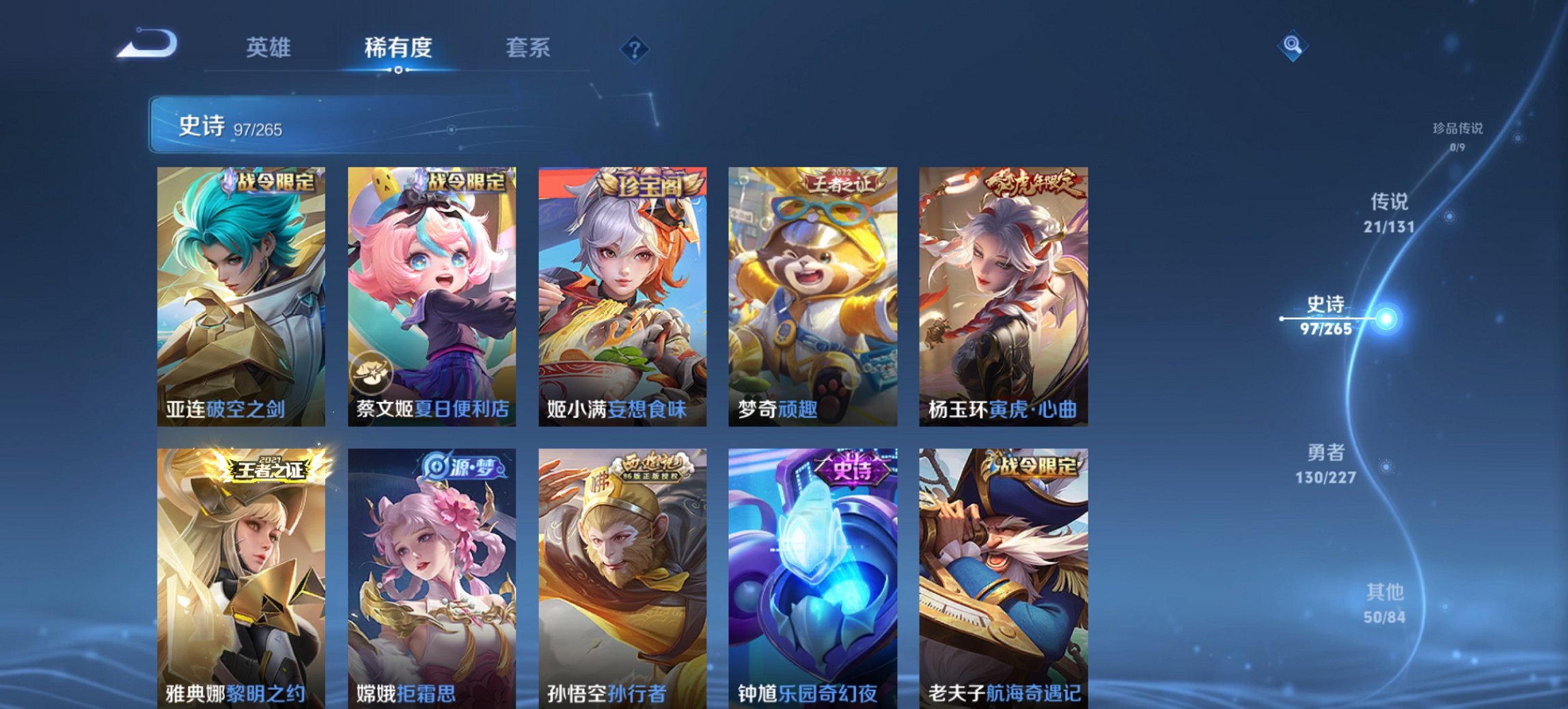Switch to the 套系 tab
The height and width of the screenshot is (709, 1568).
click(528, 48)
